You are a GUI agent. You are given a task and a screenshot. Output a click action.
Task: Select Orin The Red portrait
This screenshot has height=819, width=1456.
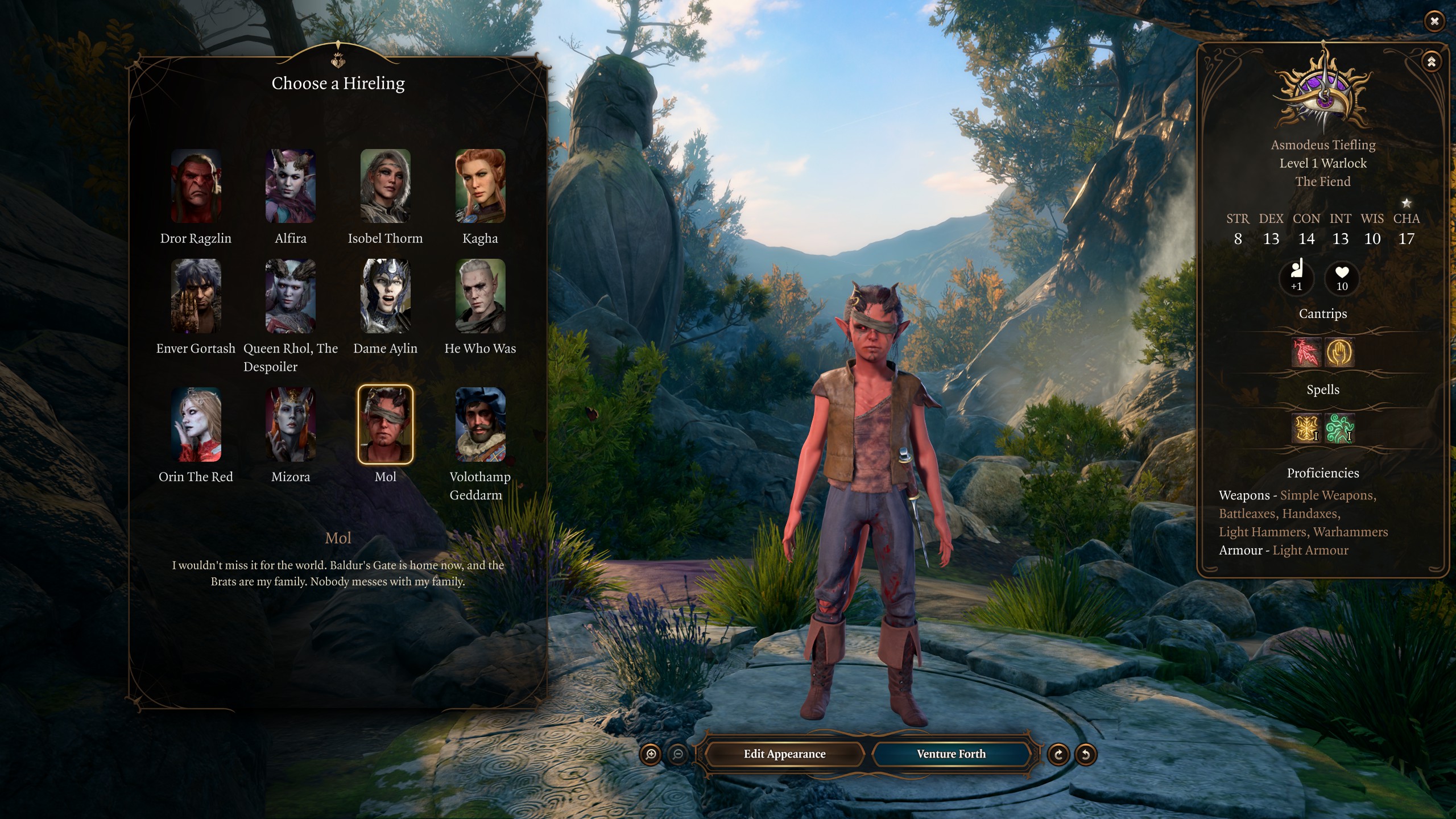point(196,424)
